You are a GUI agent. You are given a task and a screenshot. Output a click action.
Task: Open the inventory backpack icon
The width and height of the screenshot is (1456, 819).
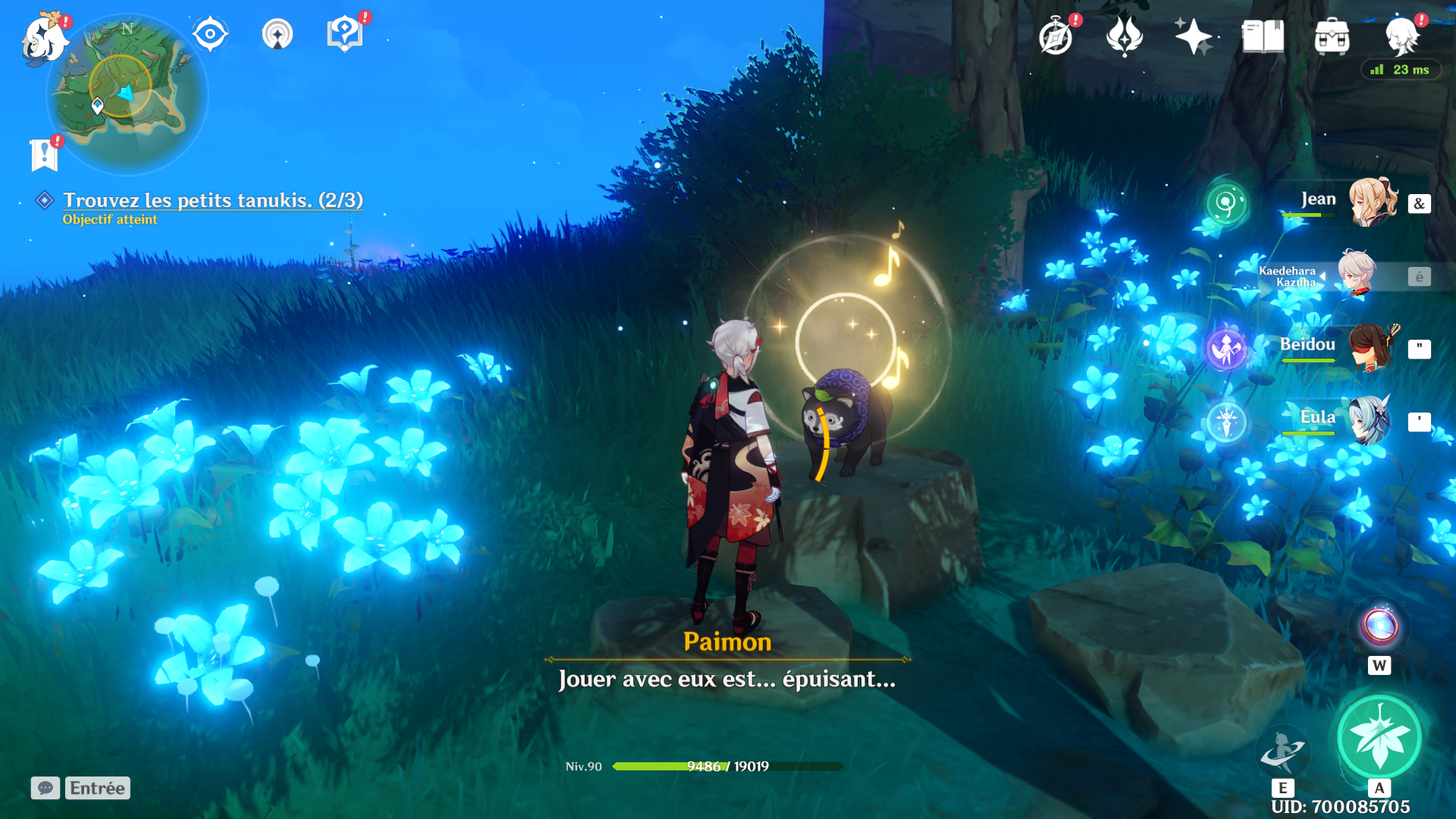tap(1332, 36)
